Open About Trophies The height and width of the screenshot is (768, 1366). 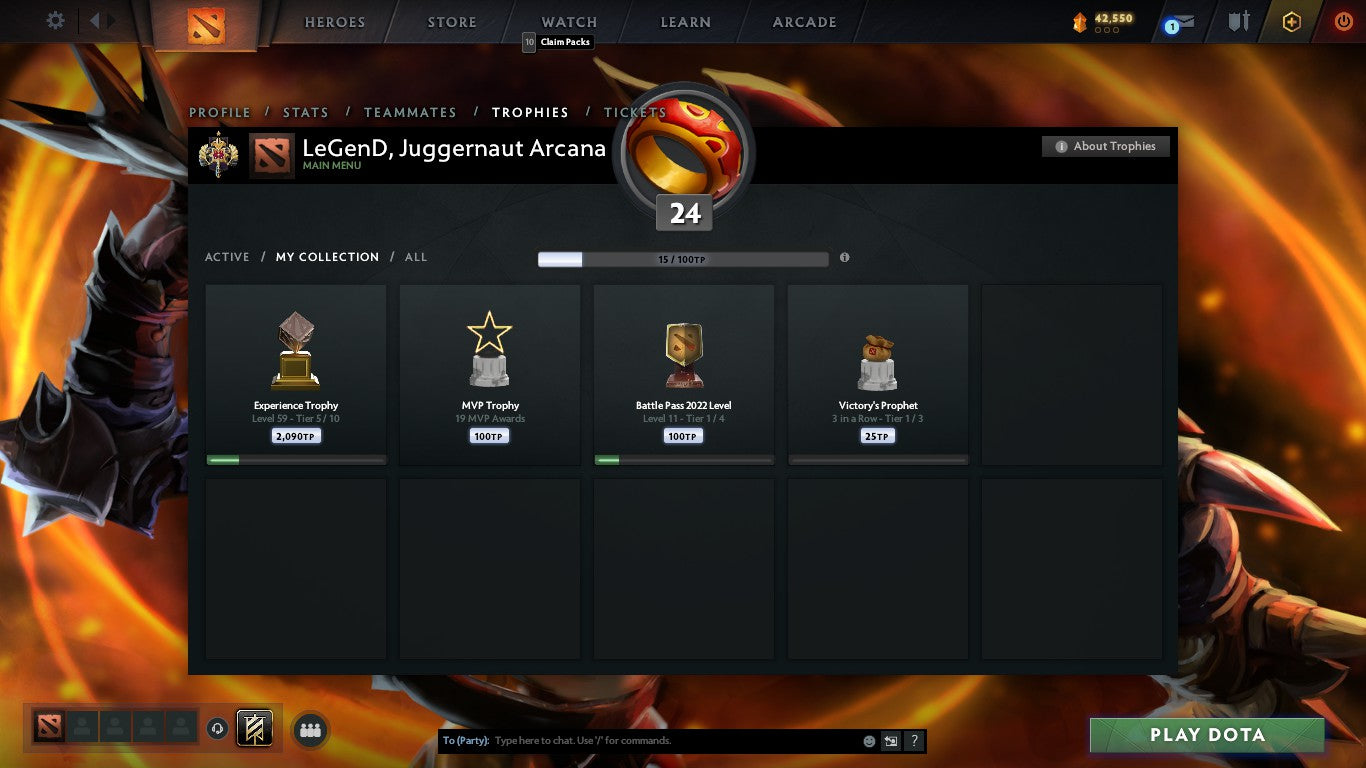point(1106,146)
